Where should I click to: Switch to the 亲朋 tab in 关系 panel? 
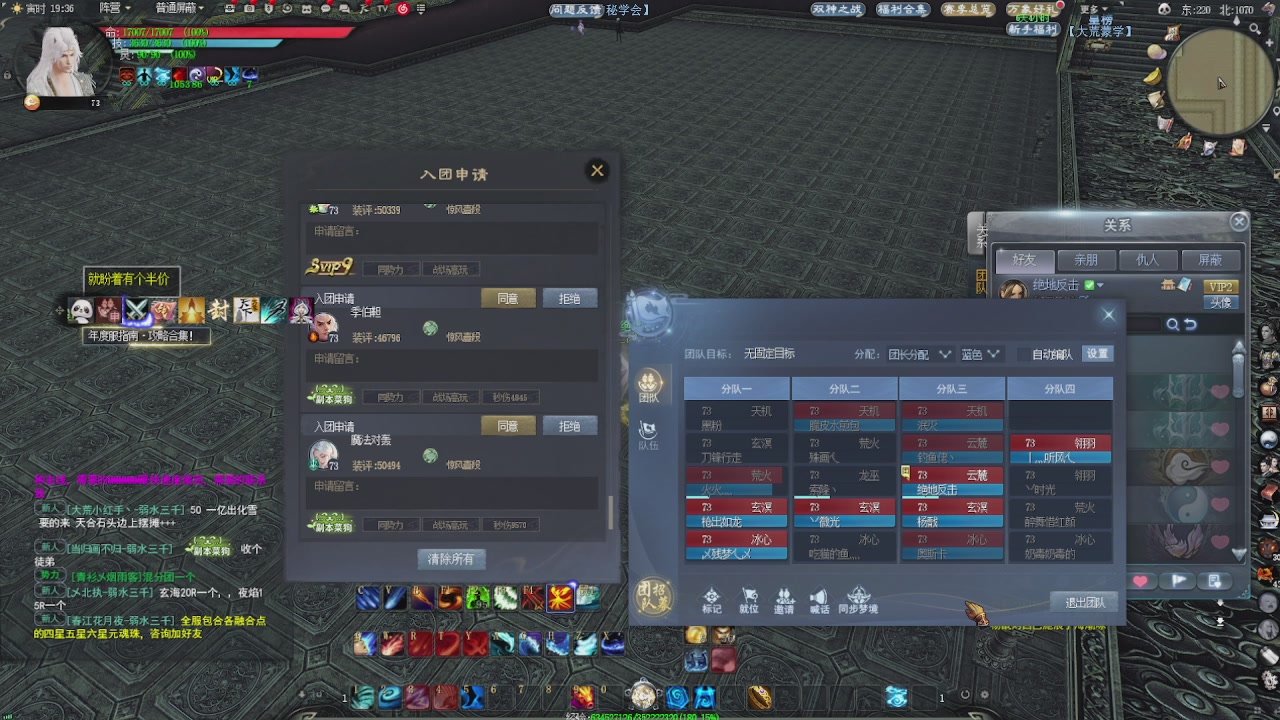tap(1086, 260)
